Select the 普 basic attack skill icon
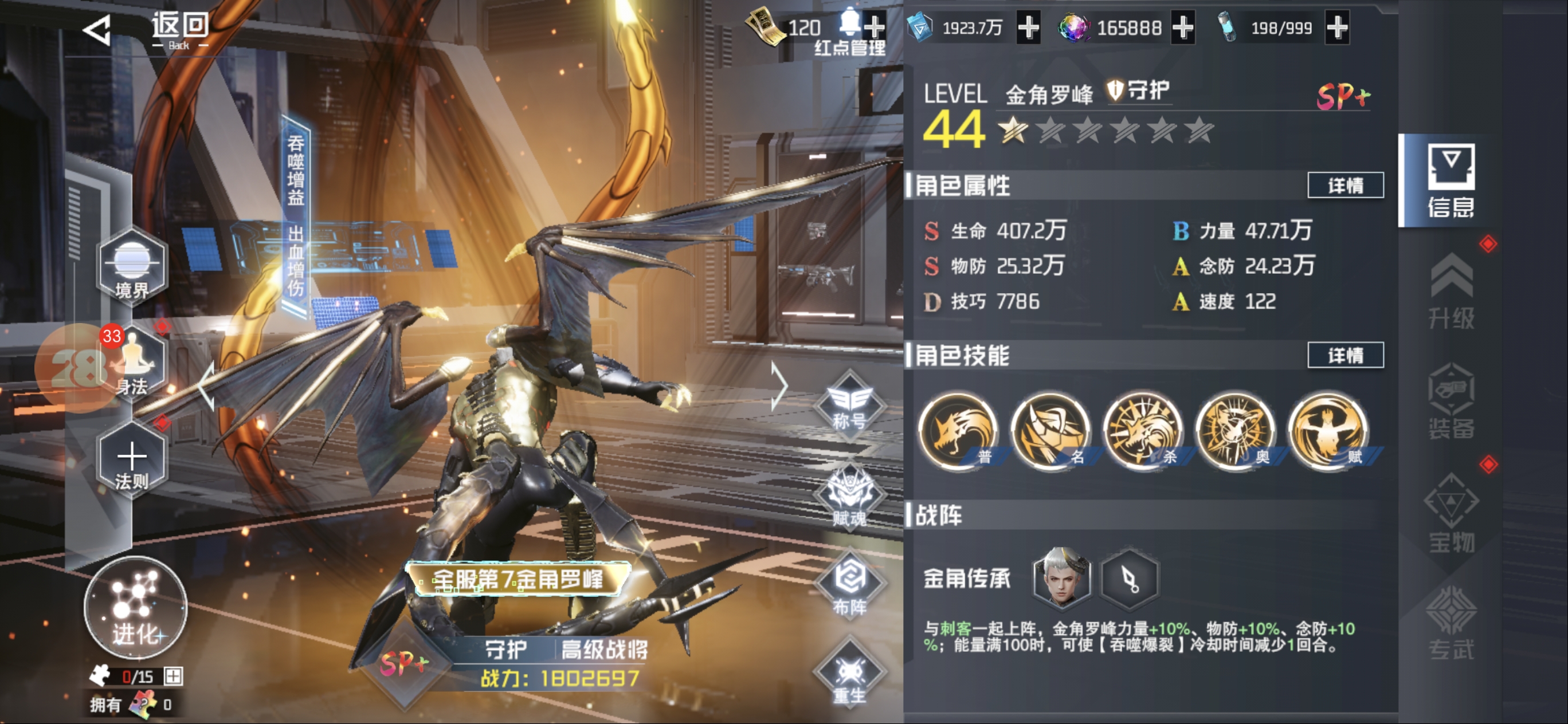The height and width of the screenshot is (724, 1568). (x=958, y=431)
